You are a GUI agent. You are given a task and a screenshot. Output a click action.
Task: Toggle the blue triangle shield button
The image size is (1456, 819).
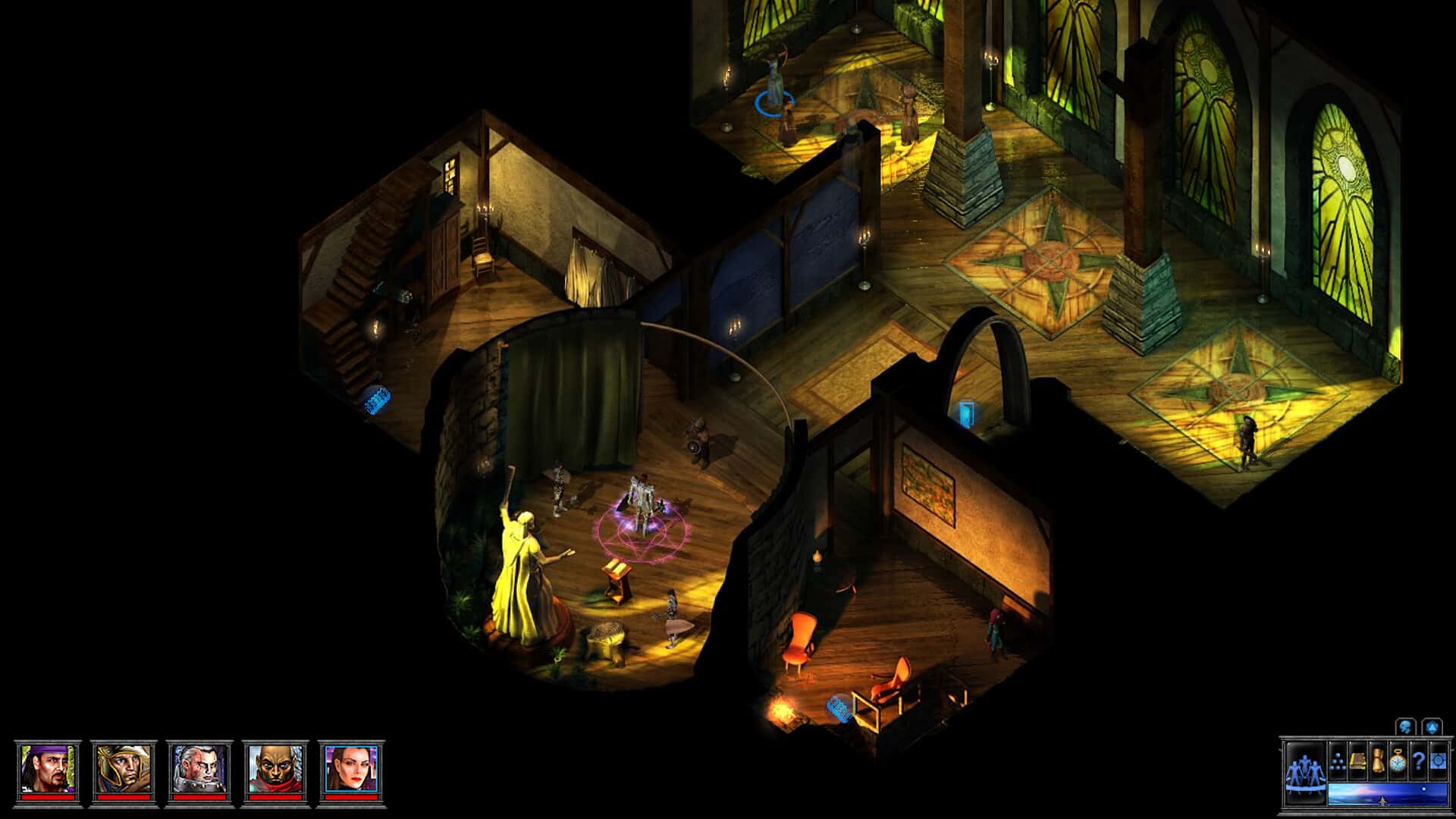pyautogui.click(x=1432, y=727)
